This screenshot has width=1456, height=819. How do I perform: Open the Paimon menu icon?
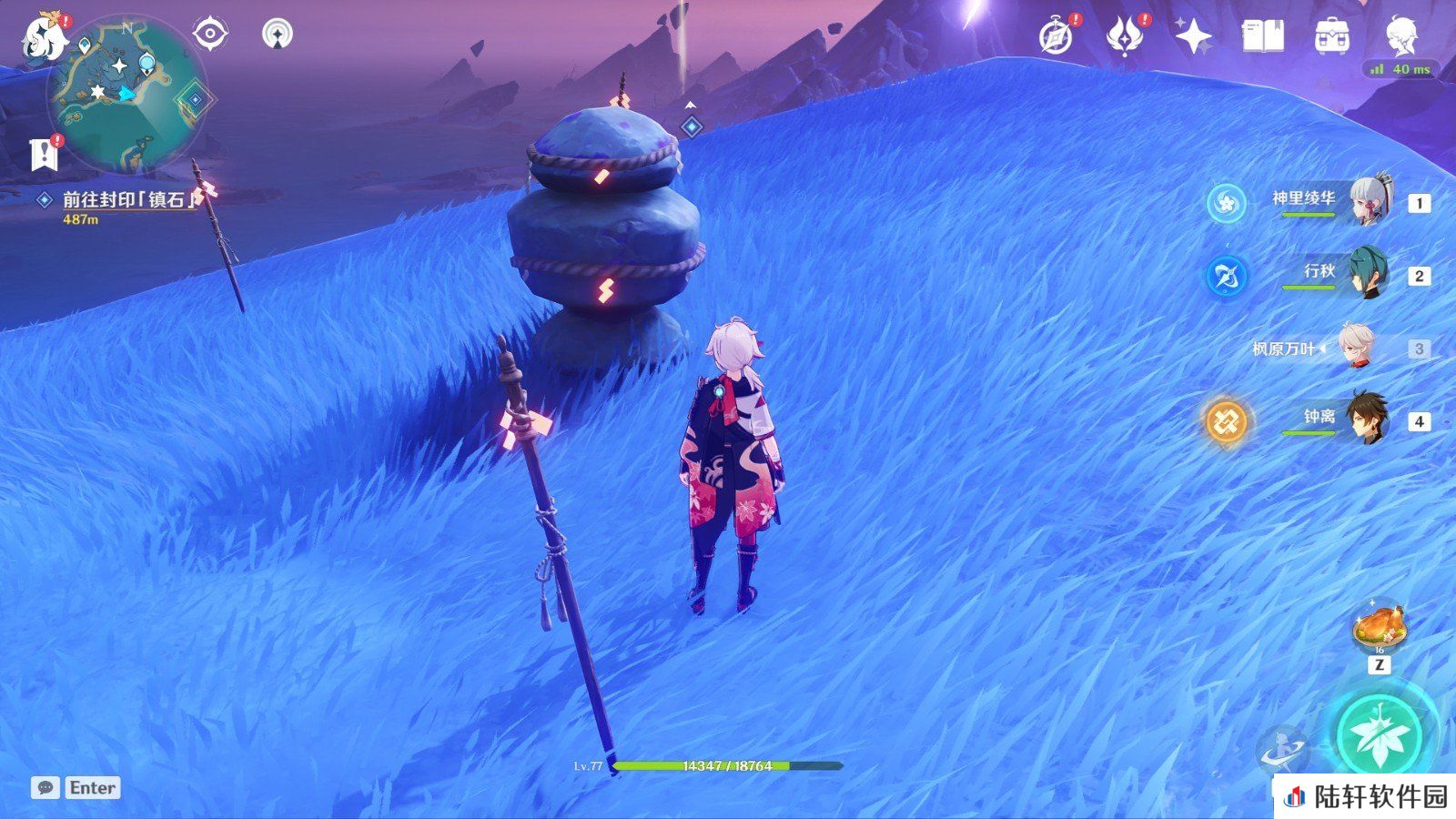tap(43, 38)
